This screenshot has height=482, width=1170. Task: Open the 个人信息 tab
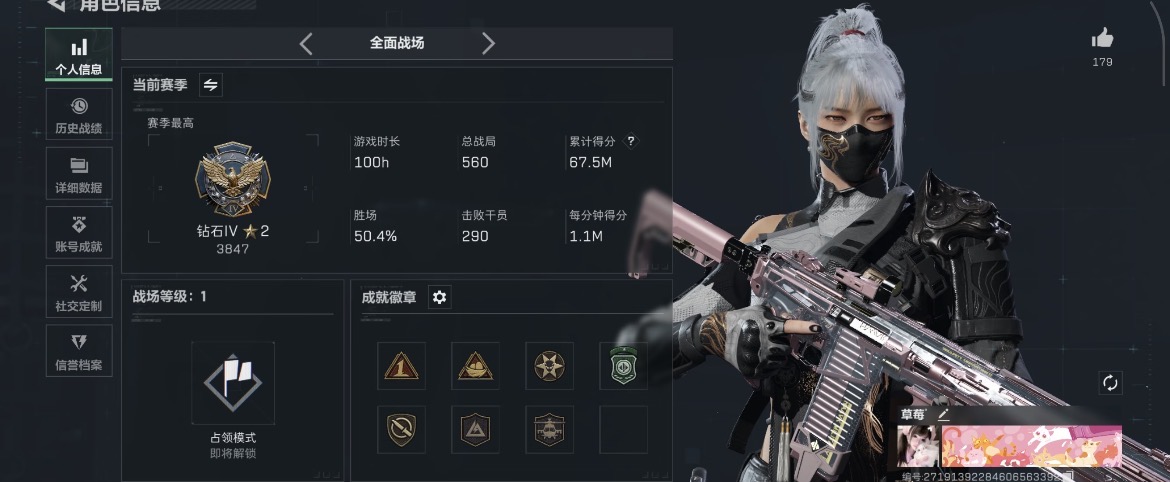click(x=79, y=57)
